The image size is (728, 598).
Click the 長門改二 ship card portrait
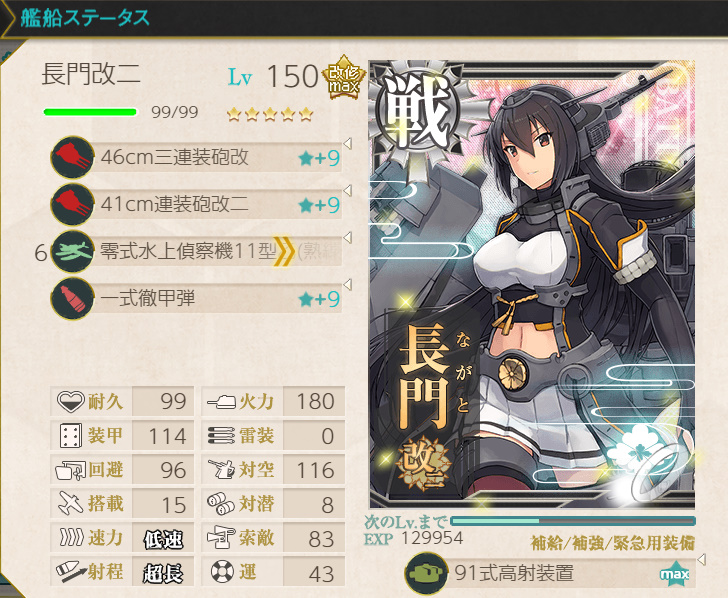(532, 285)
